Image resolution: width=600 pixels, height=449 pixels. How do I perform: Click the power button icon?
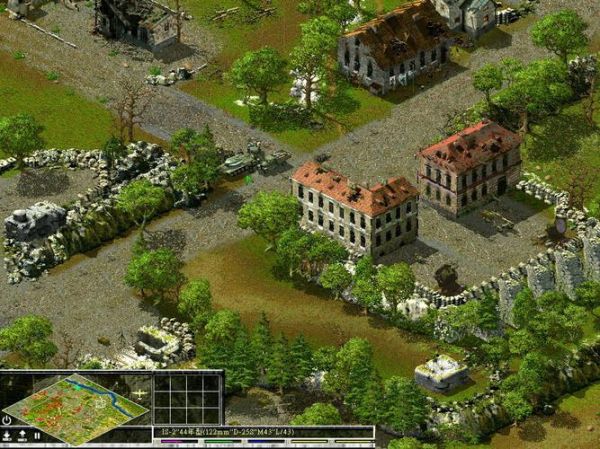click(7, 420)
